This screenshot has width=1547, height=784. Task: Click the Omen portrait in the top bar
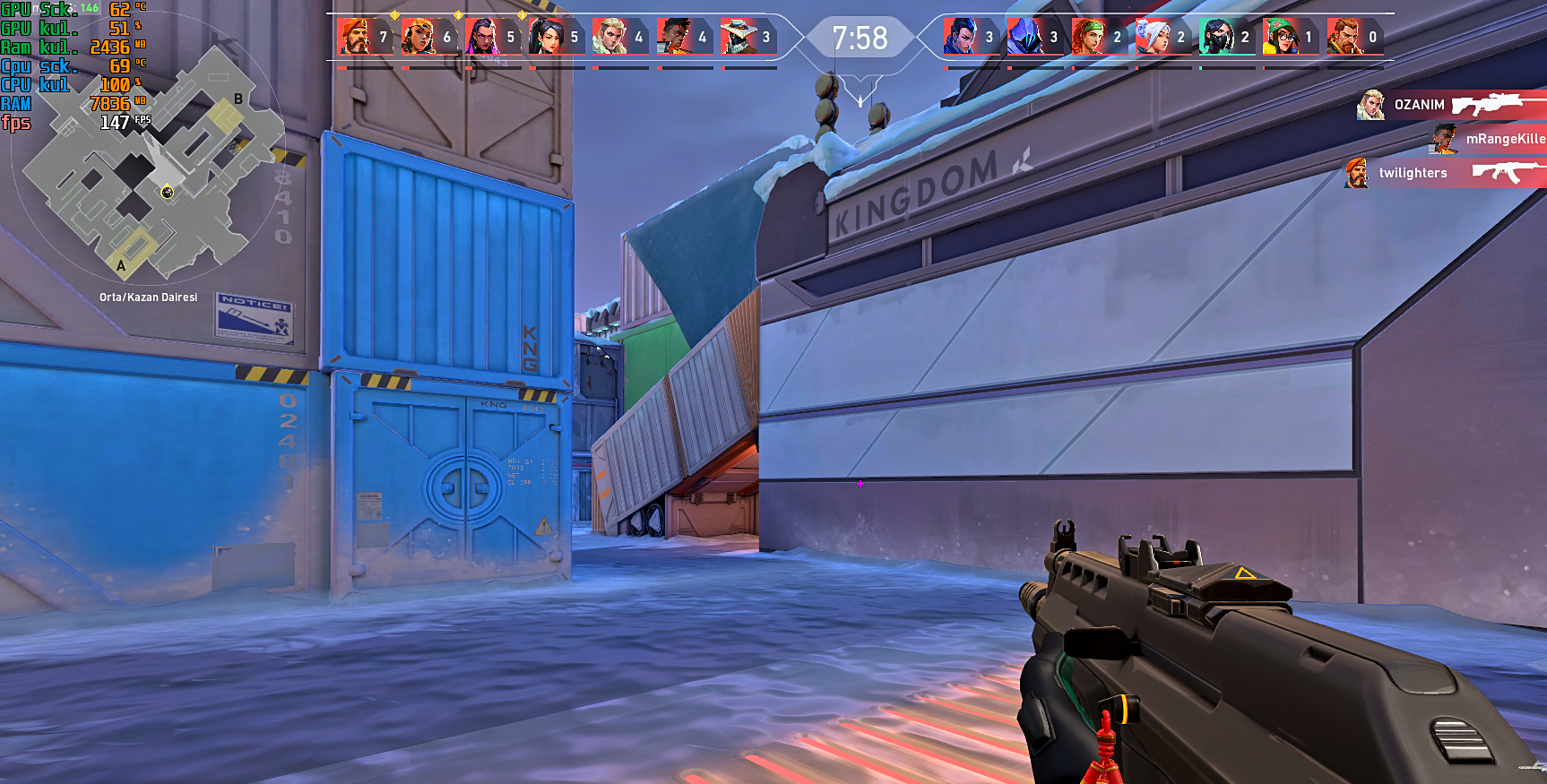[x=1024, y=37]
